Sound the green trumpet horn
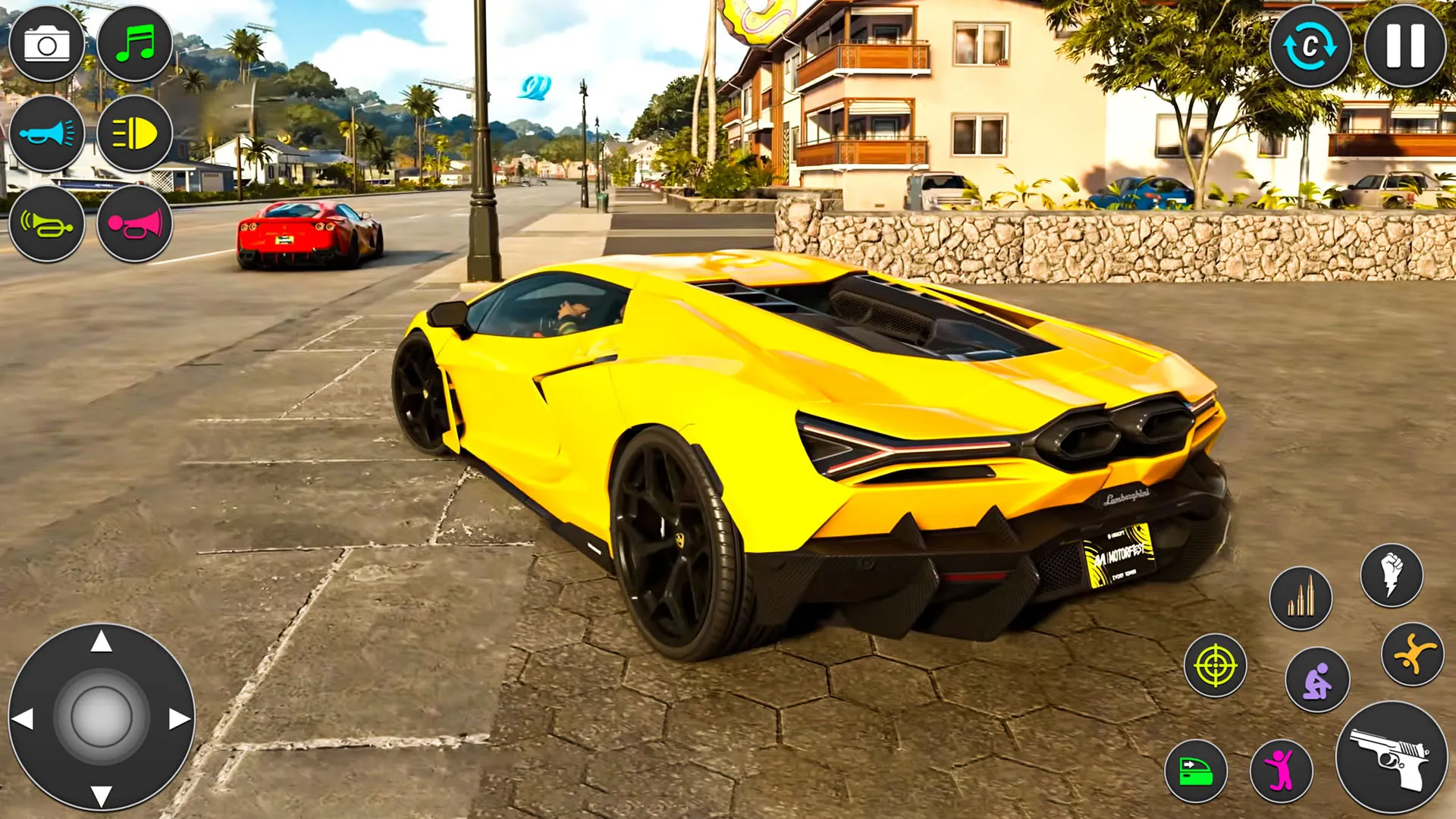Viewport: 1456px width, 819px height. (47, 226)
